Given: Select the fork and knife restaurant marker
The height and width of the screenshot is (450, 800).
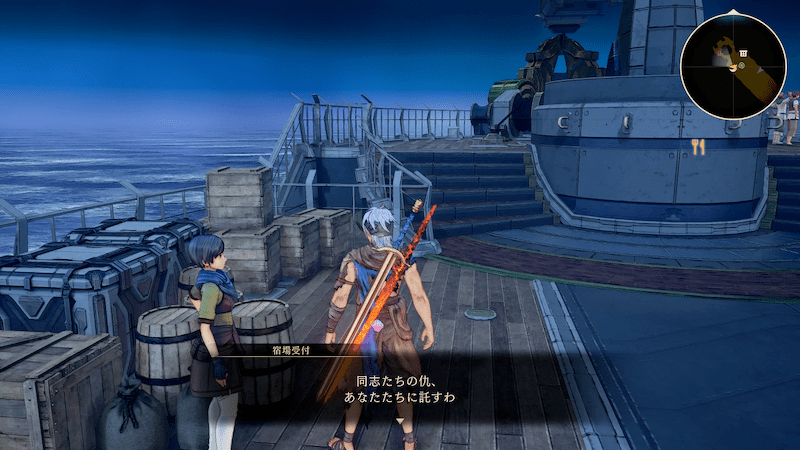Looking at the screenshot, I should (697, 147).
